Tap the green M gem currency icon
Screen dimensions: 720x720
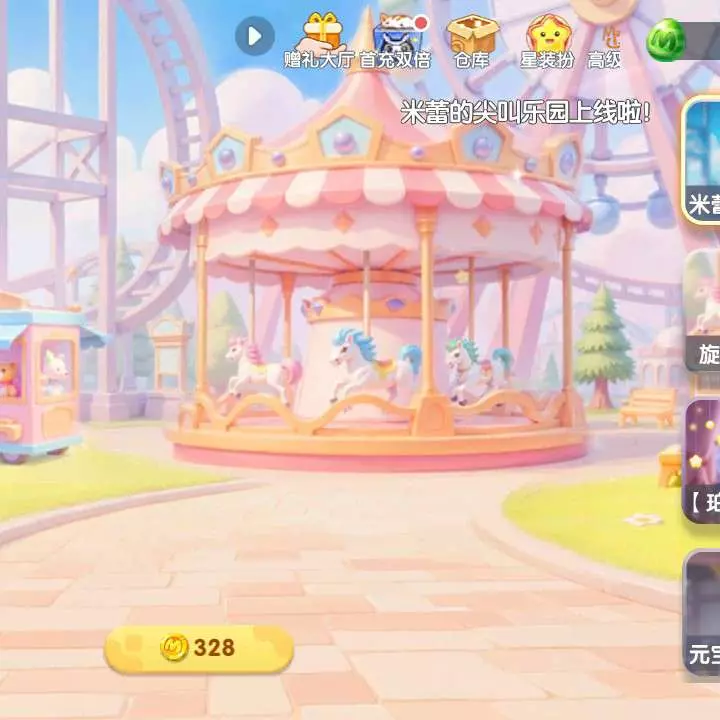tap(666, 40)
